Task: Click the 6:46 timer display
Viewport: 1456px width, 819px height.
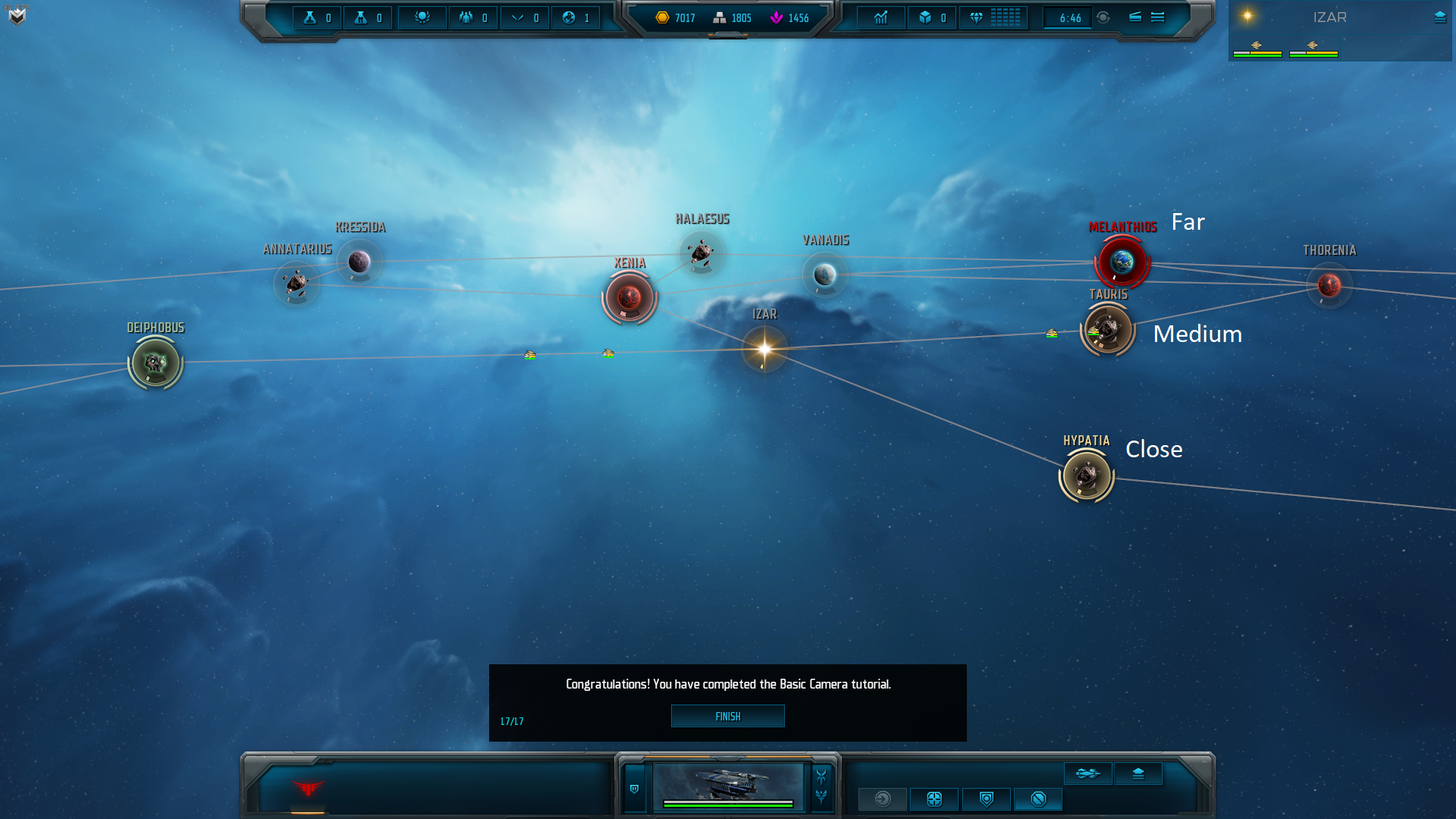Action: (x=1068, y=17)
